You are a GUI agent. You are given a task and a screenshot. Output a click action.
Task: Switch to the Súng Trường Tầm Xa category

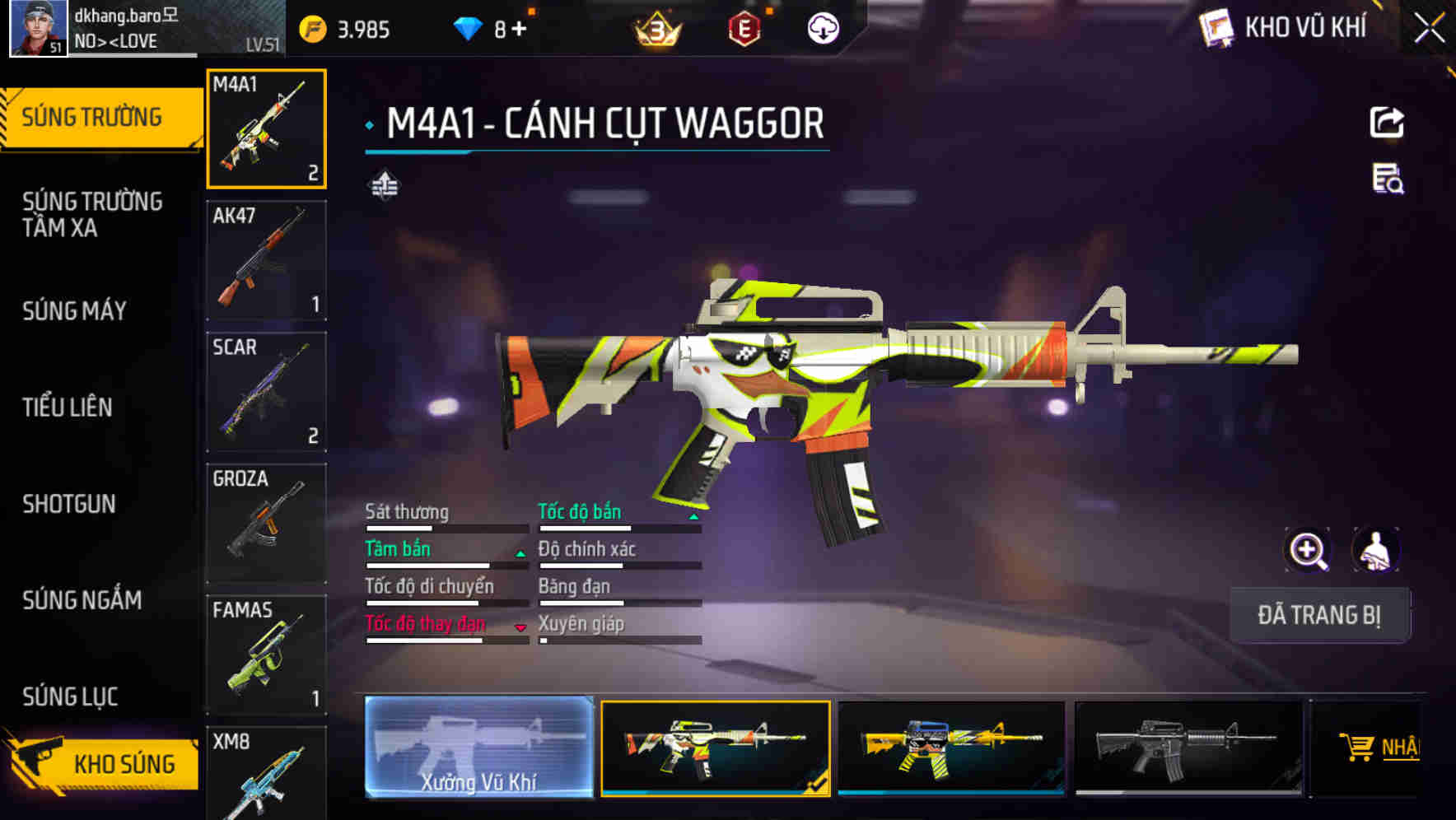[92, 214]
